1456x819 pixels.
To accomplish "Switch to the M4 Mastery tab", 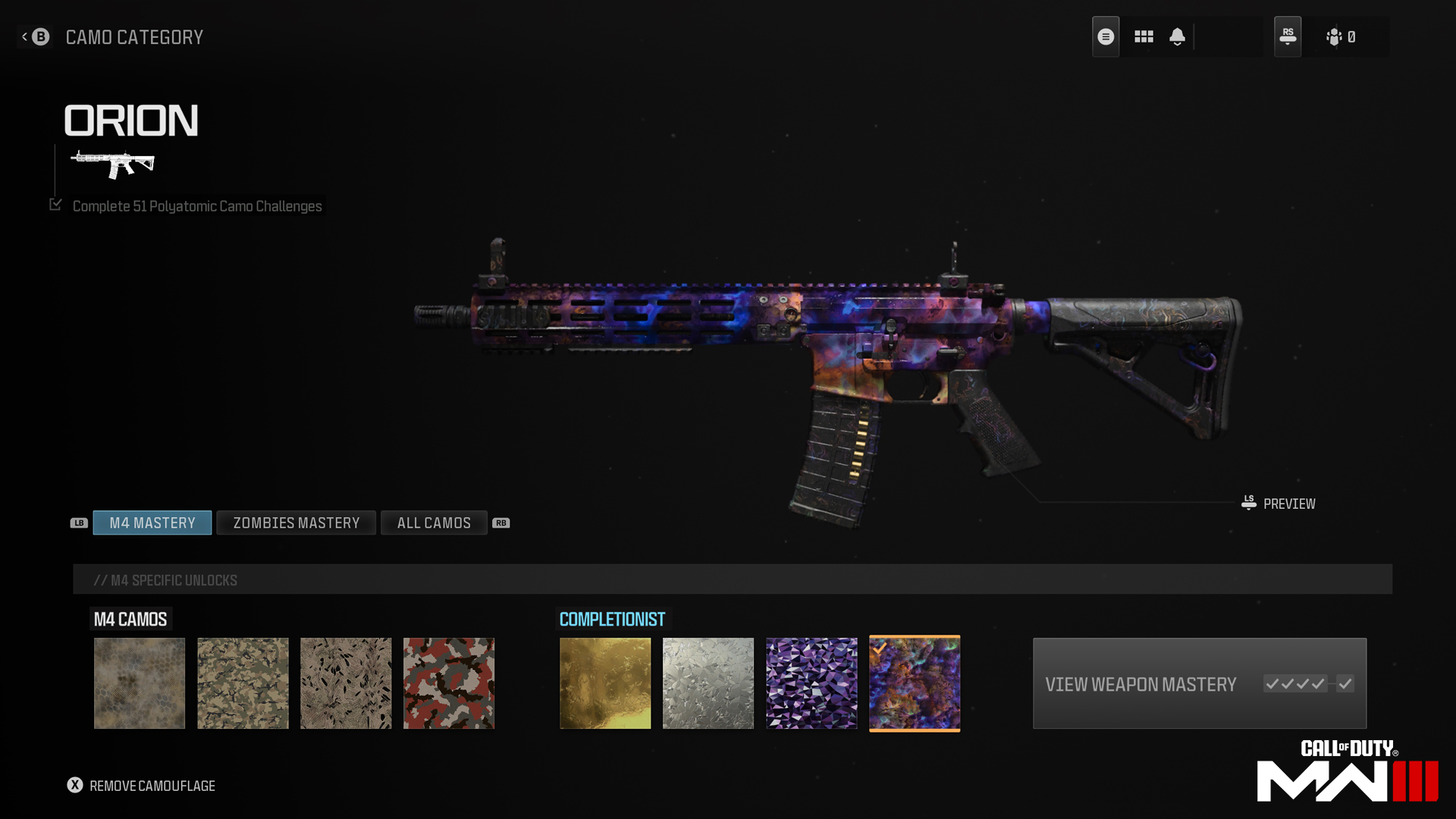I will pos(152,523).
